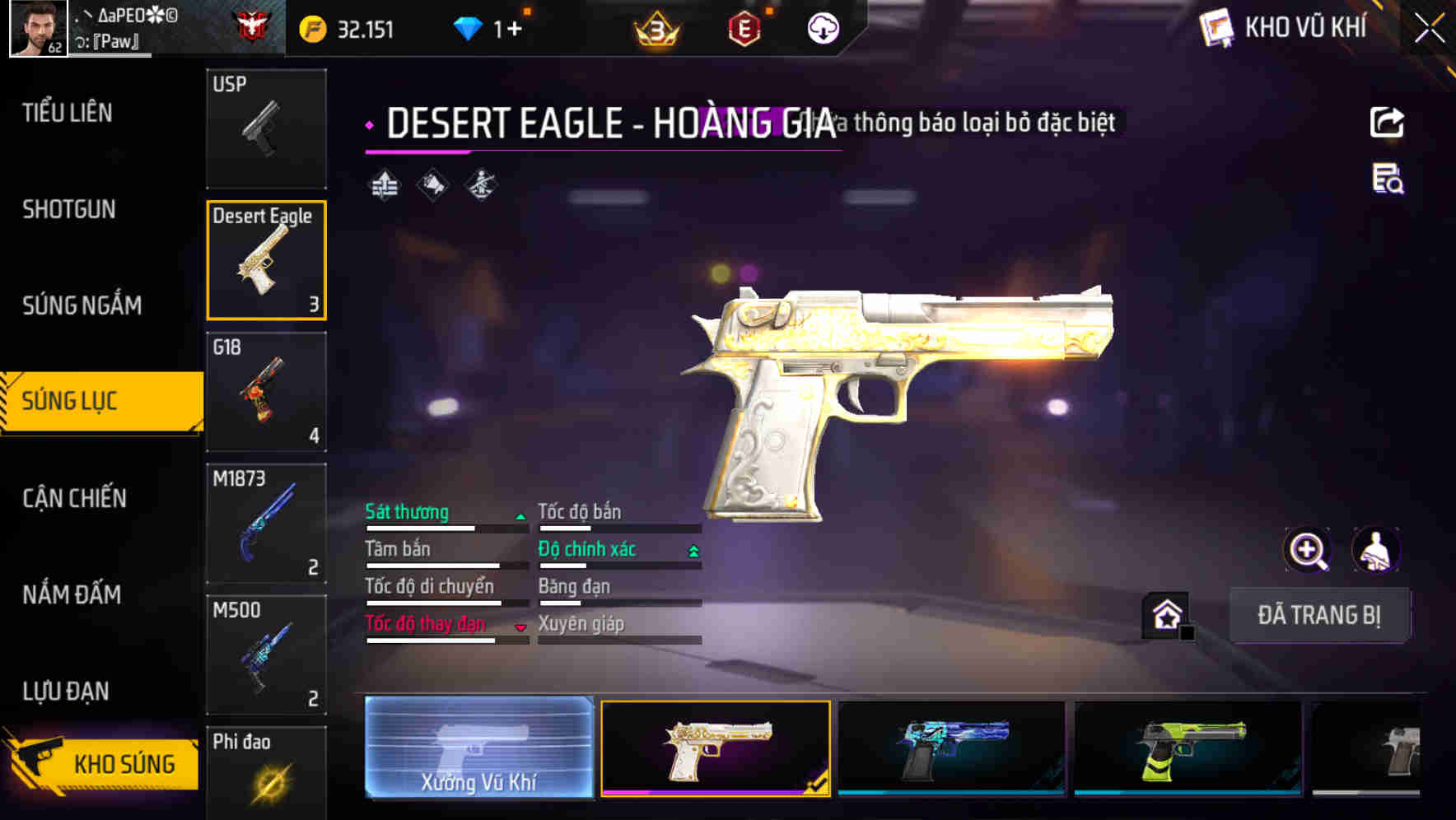The width and height of the screenshot is (1456, 820).
Task: Switch to the Cận Chiến category
Action: 74,498
